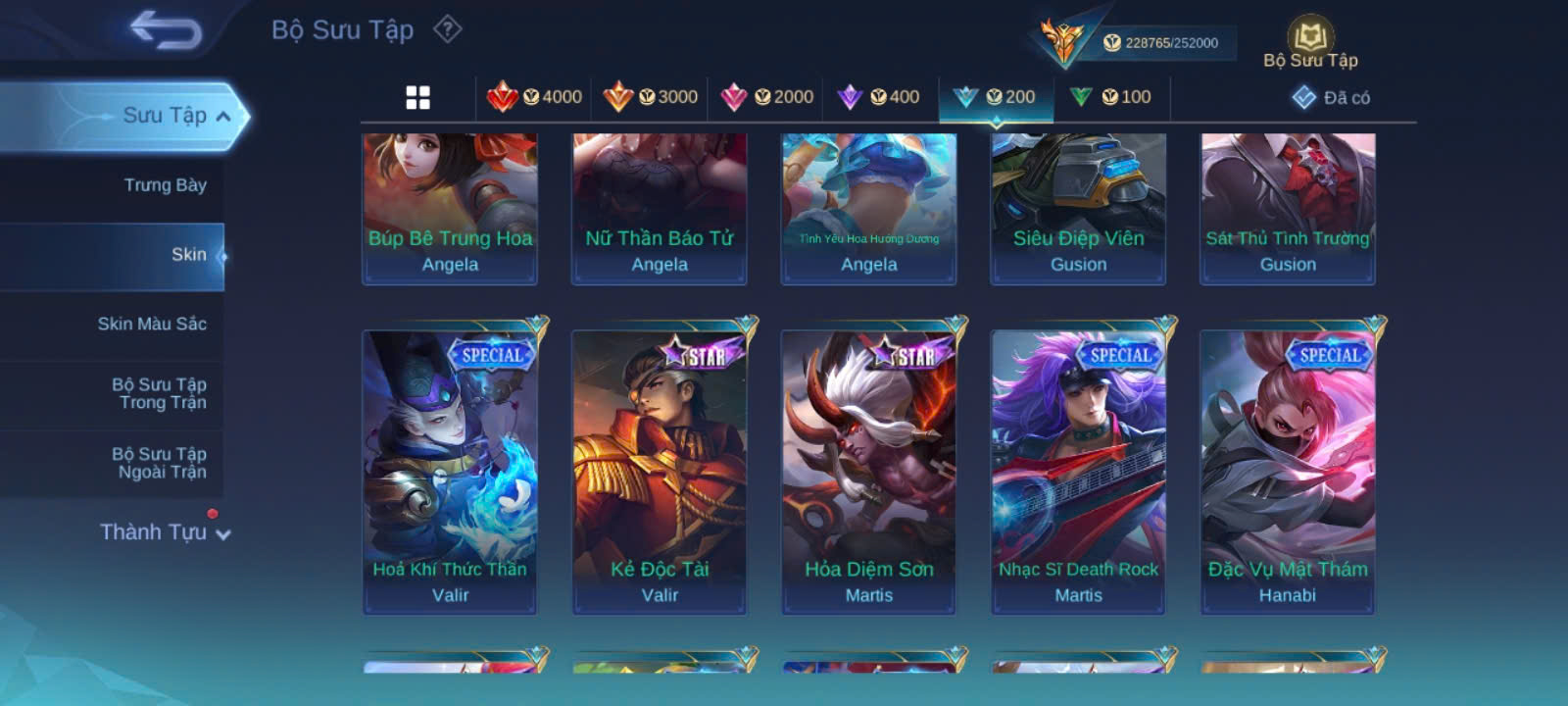
Task: Switch to the 3000 points tier tab
Action: (651, 97)
